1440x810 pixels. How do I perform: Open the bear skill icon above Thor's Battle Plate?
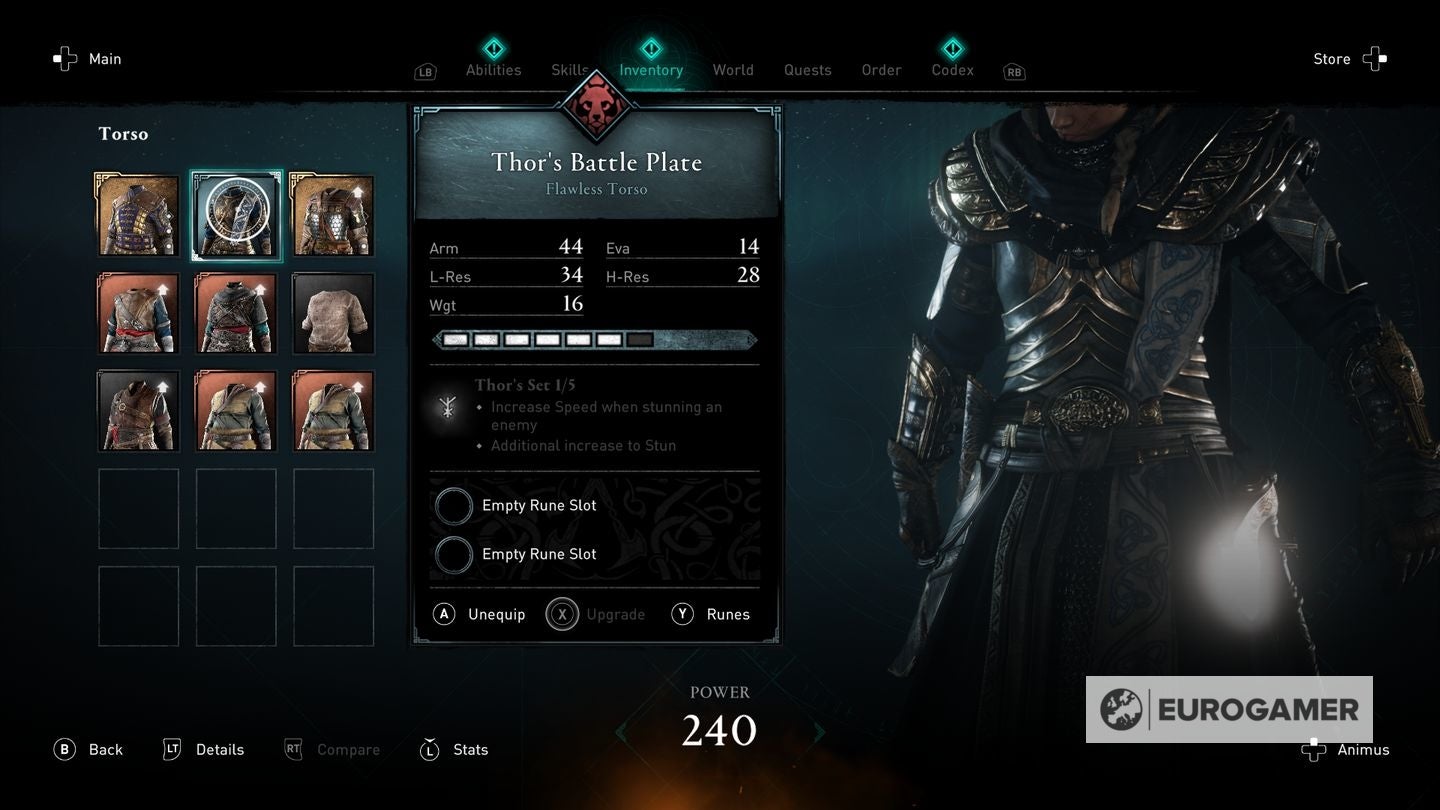[596, 112]
